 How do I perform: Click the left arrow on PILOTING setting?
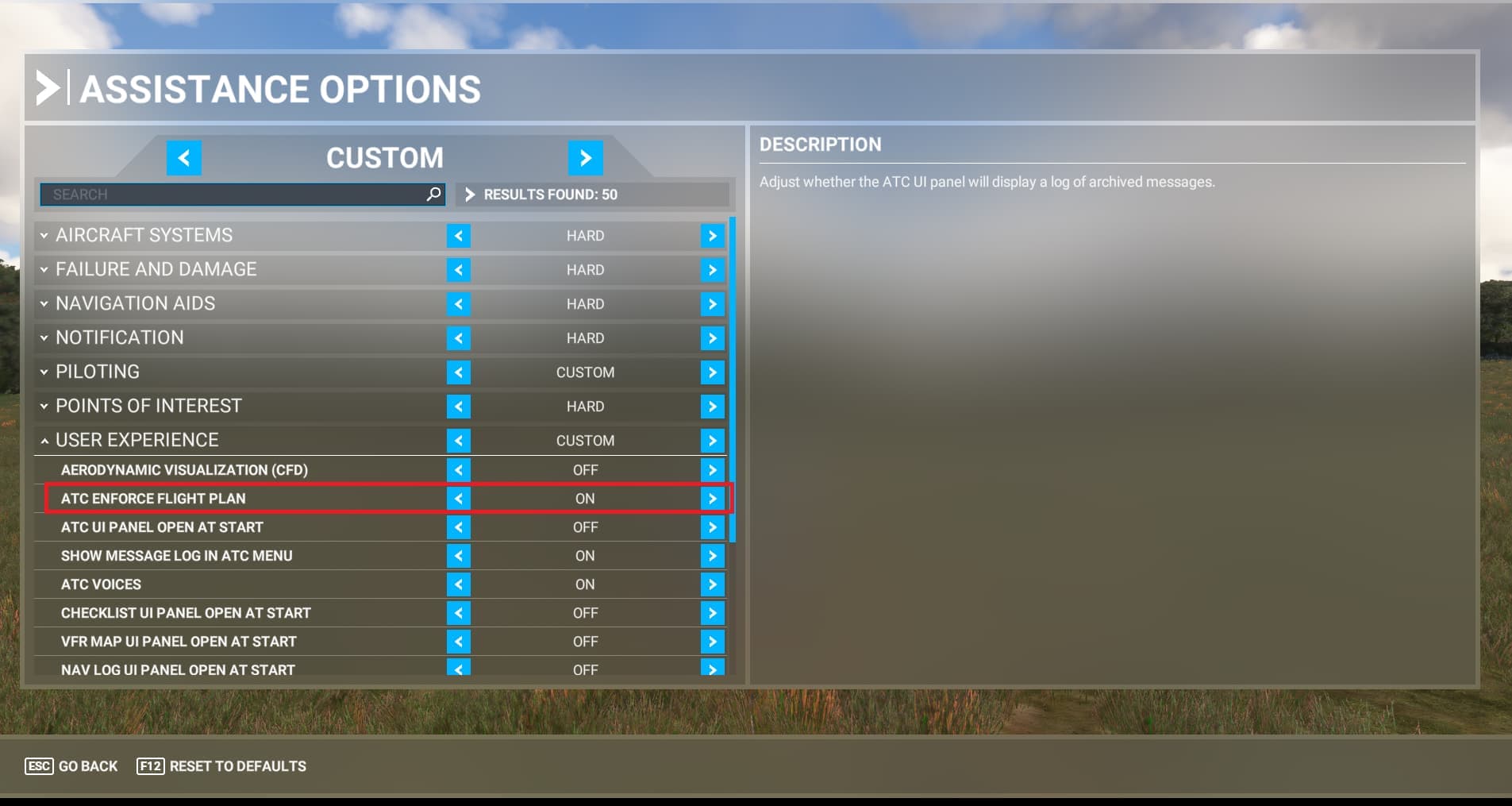(x=459, y=372)
